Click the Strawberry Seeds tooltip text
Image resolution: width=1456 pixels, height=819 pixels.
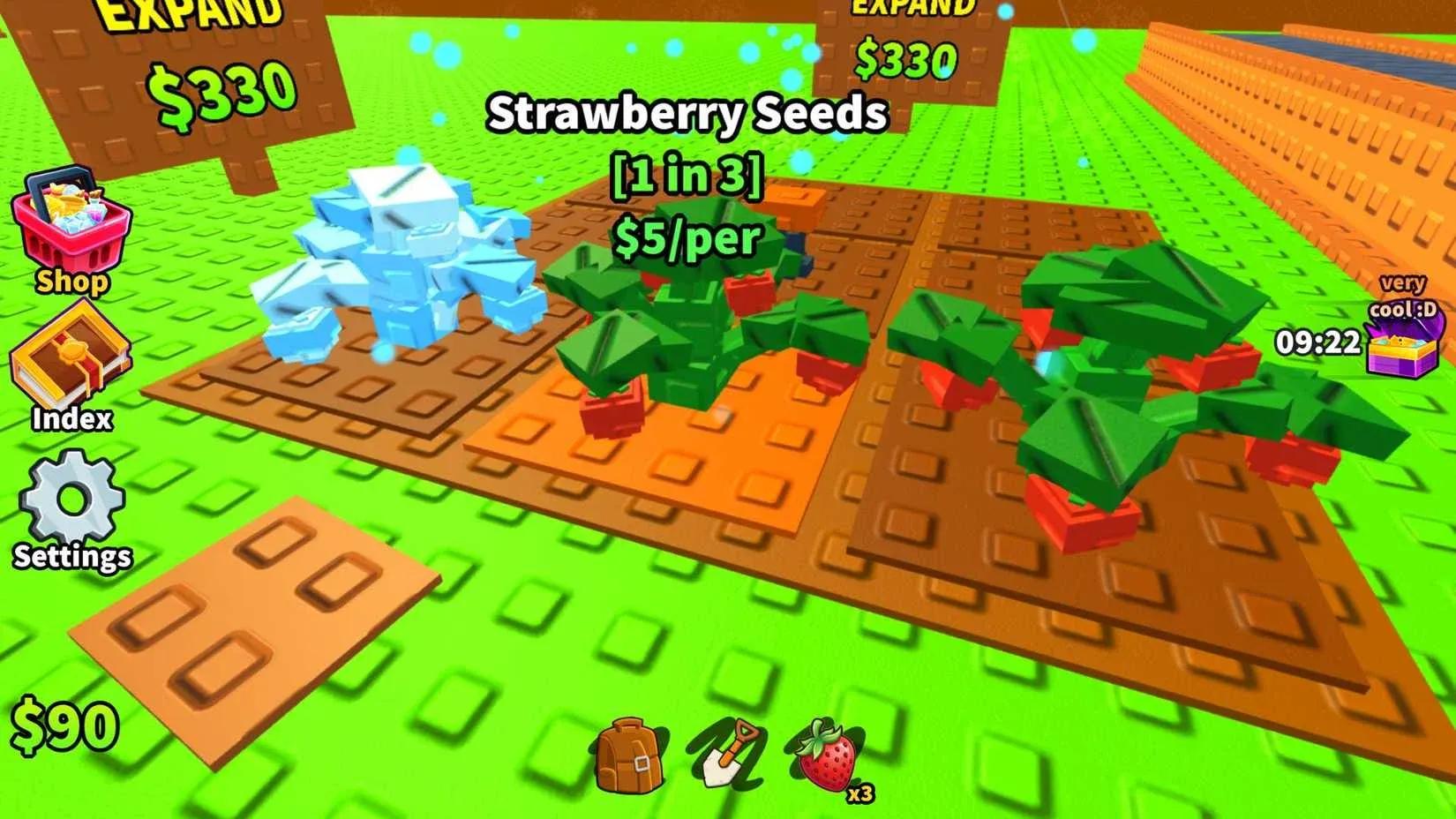(691, 112)
